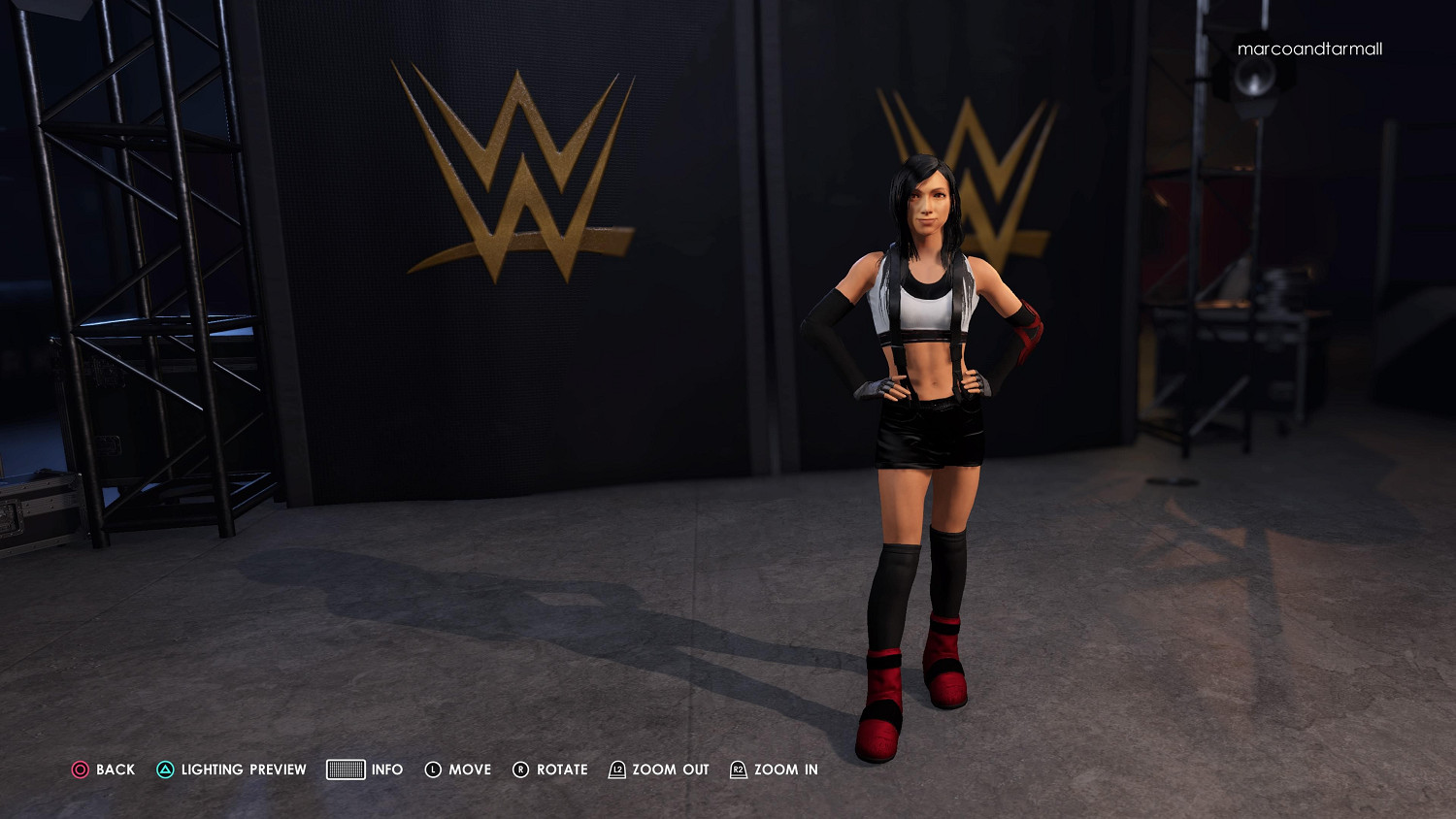This screenshot has height=819, width=1456.
Task: Click the R2 Zoom In icon
Action: point(739,770)
